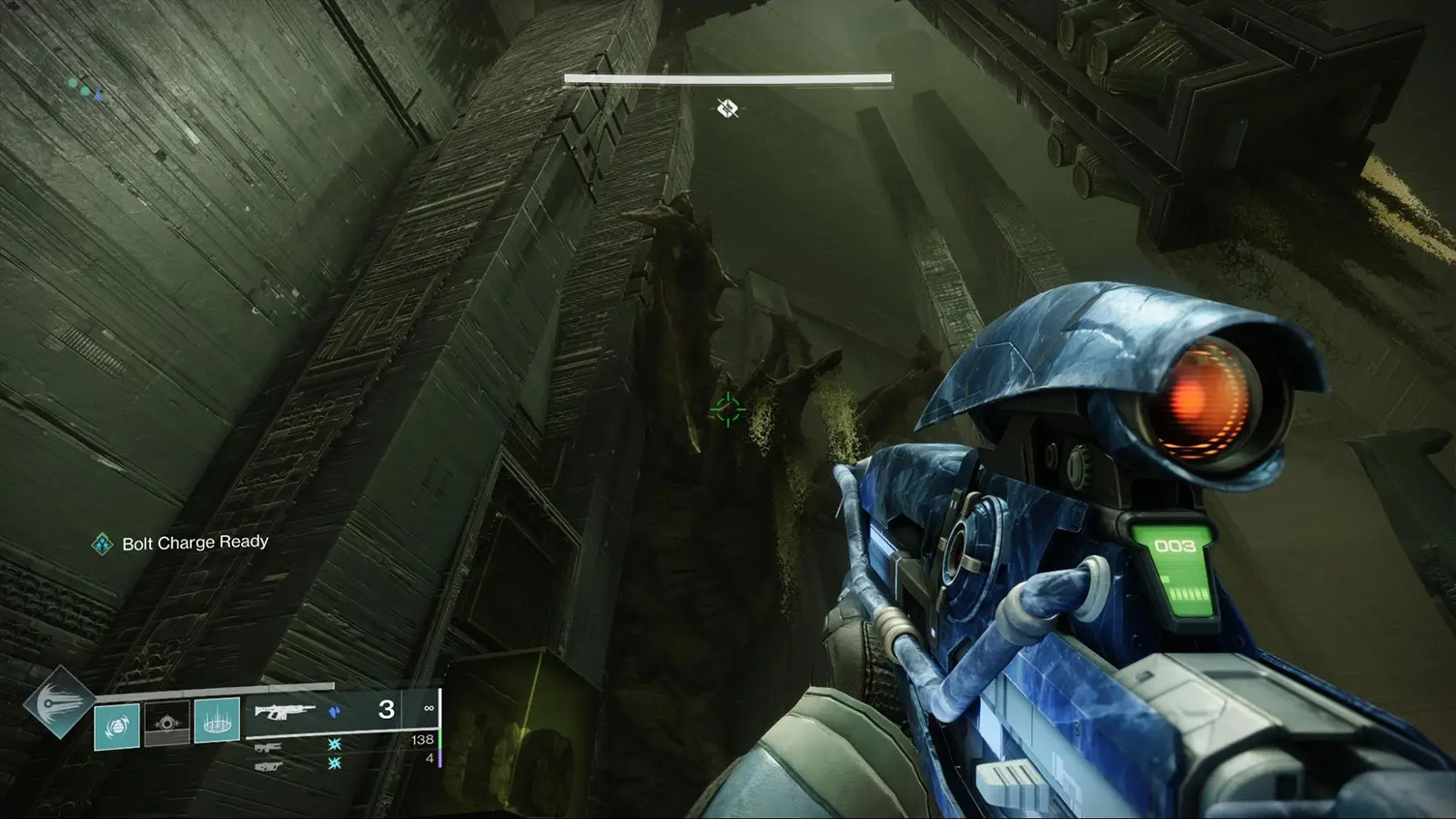The width and height of the screenshot is (1456, 819).
Task: Activate the class ability rift icon
Action: coord(217,722)
